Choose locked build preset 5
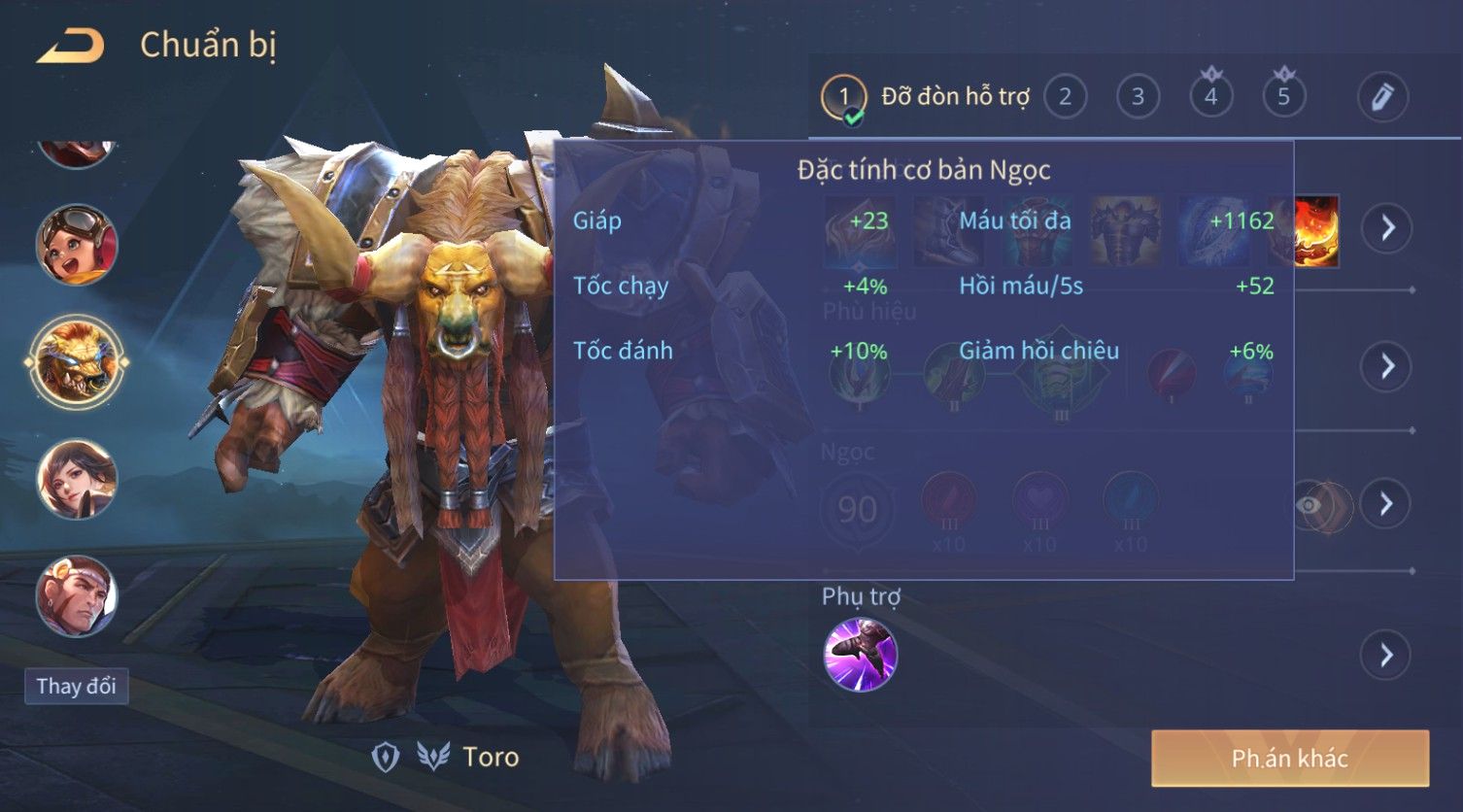The height and width of the screenshot is (812, 1463). click(x=1283, y=97)
